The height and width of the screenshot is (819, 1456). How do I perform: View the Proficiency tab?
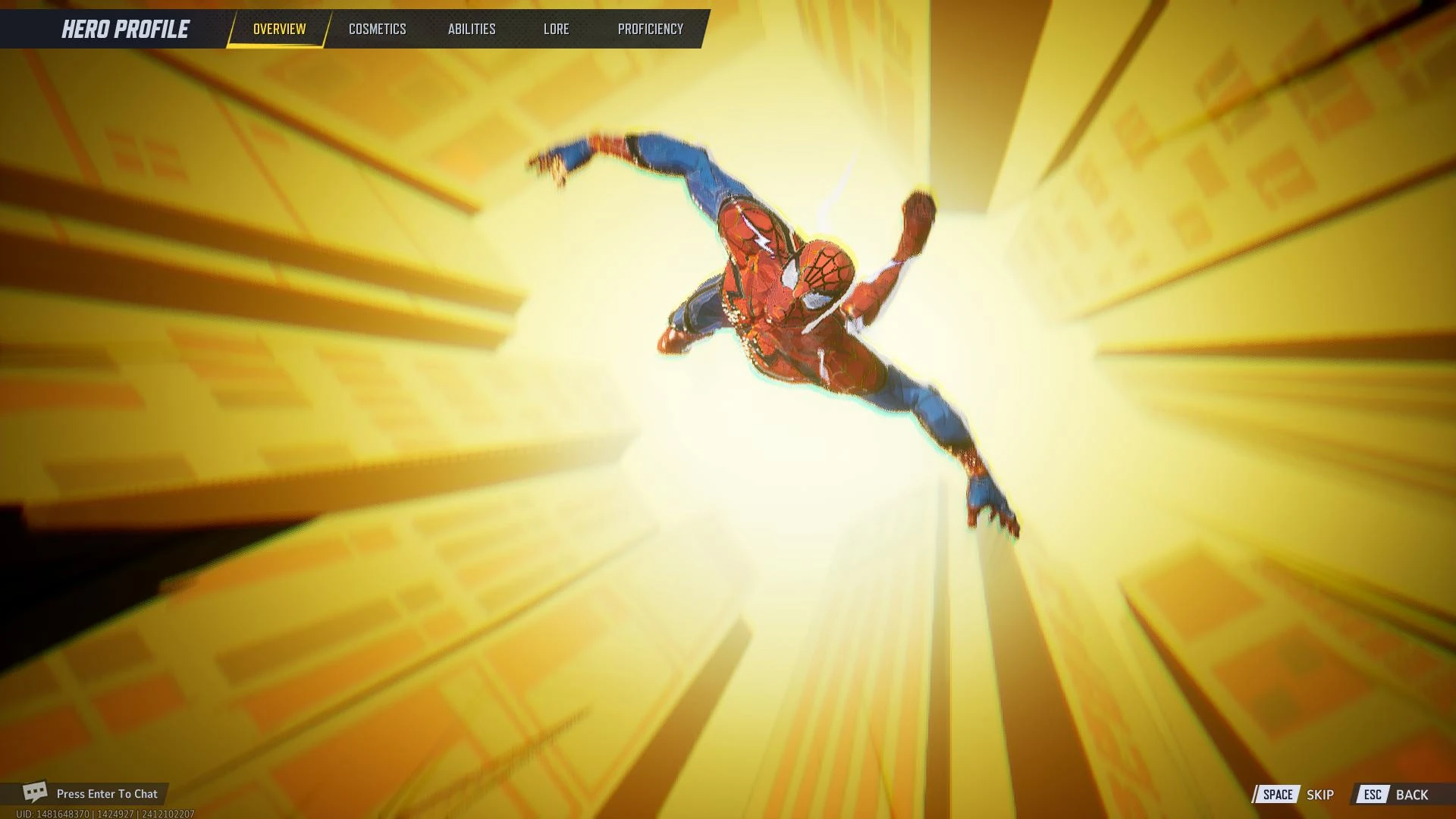[650, 29]
